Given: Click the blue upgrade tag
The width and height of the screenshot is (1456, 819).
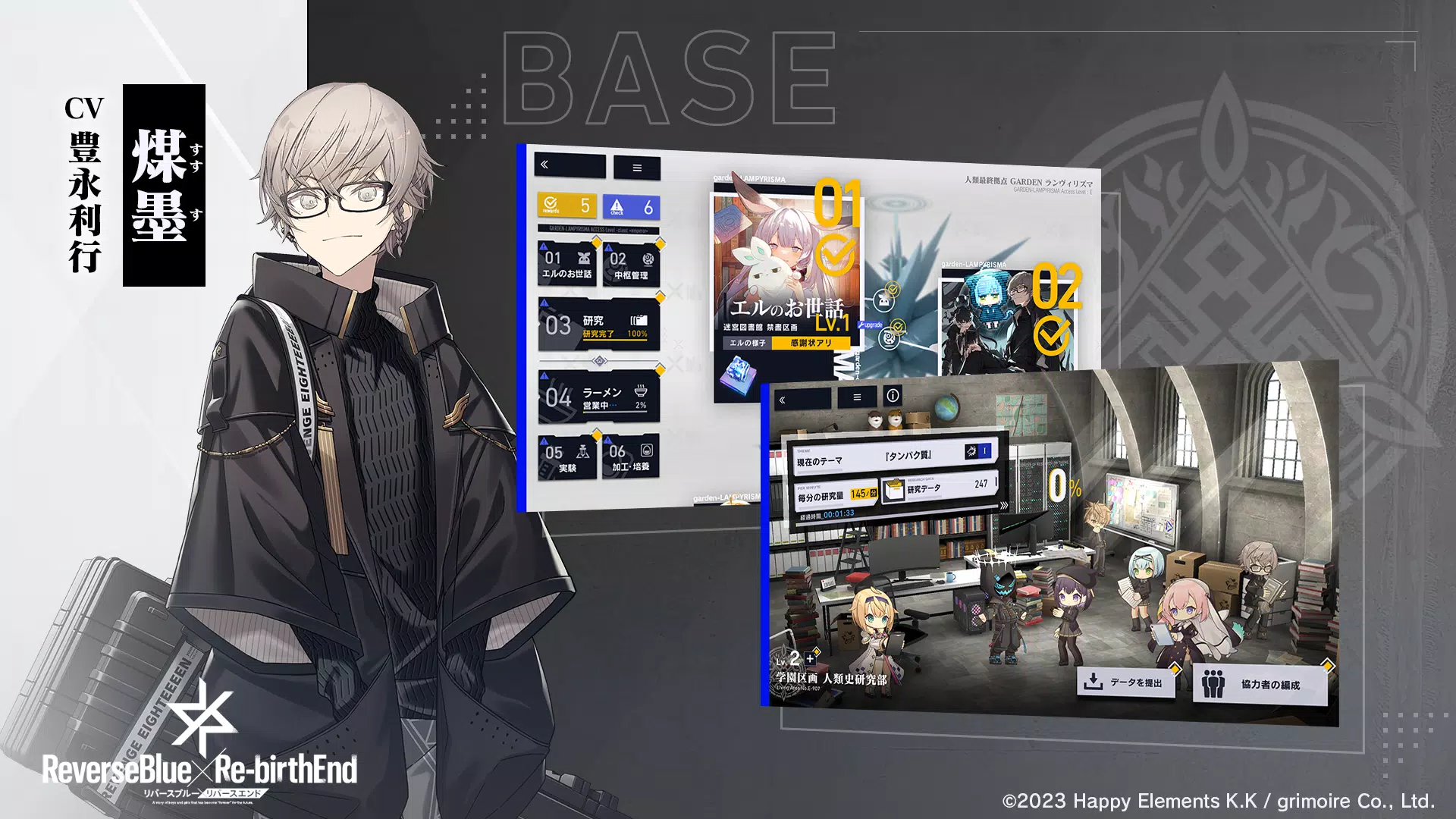Looking at the screenshot, I should click(871, 325).
